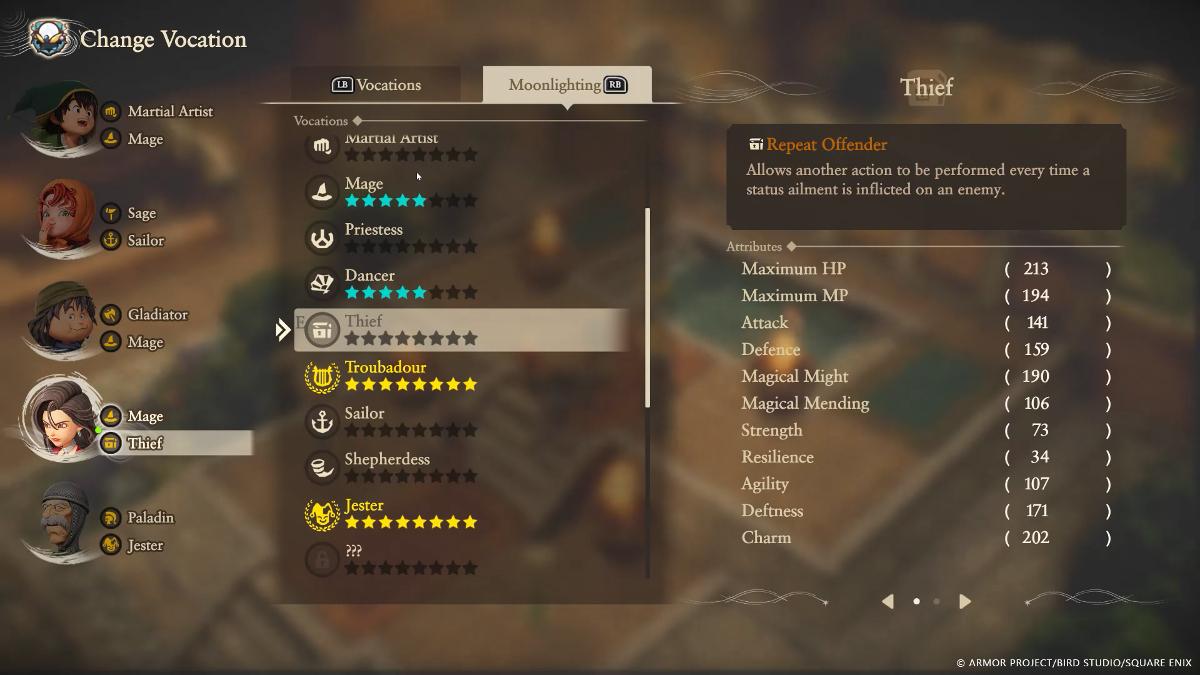Select the green-hat Martial Artist party member
The height and width of the screenshot is (675, 1200).
pos(64,120)
